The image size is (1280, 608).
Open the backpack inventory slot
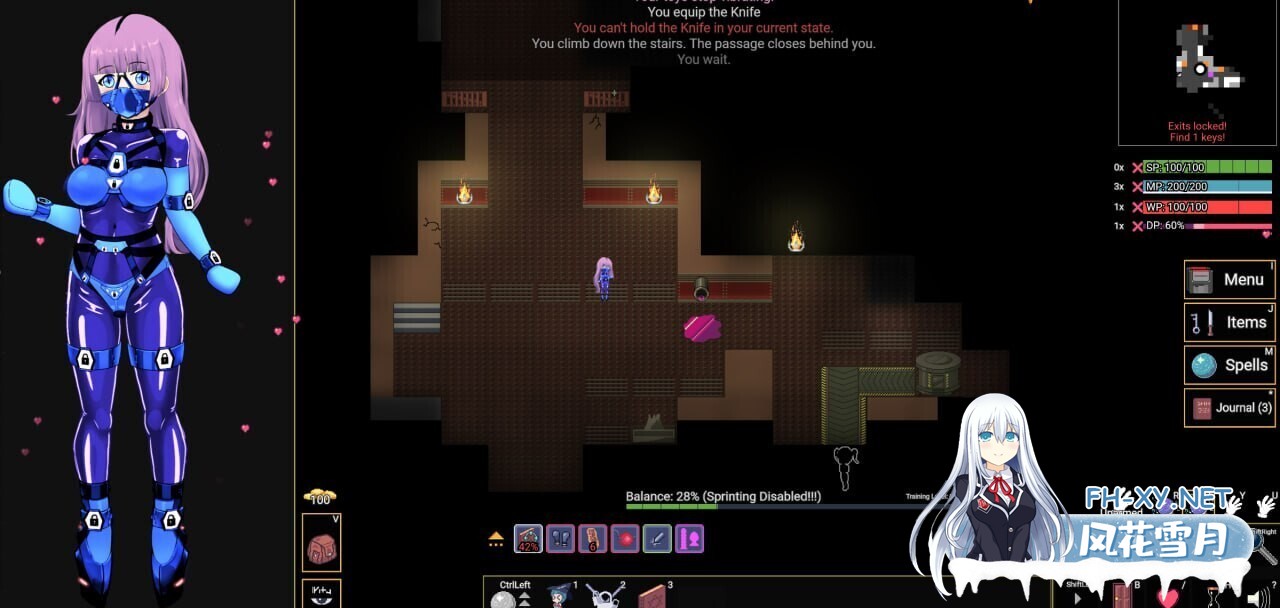coord(321,544)
